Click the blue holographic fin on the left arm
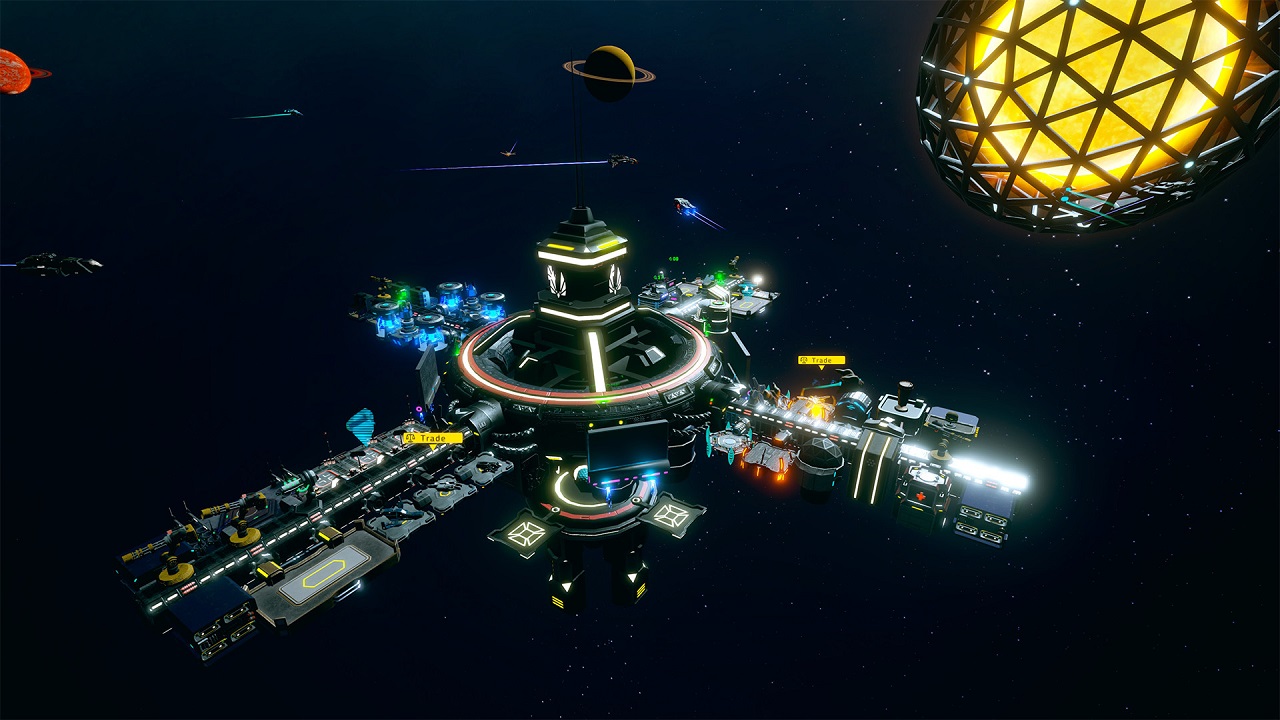1280x720 pixels. [x=361, y=426]
